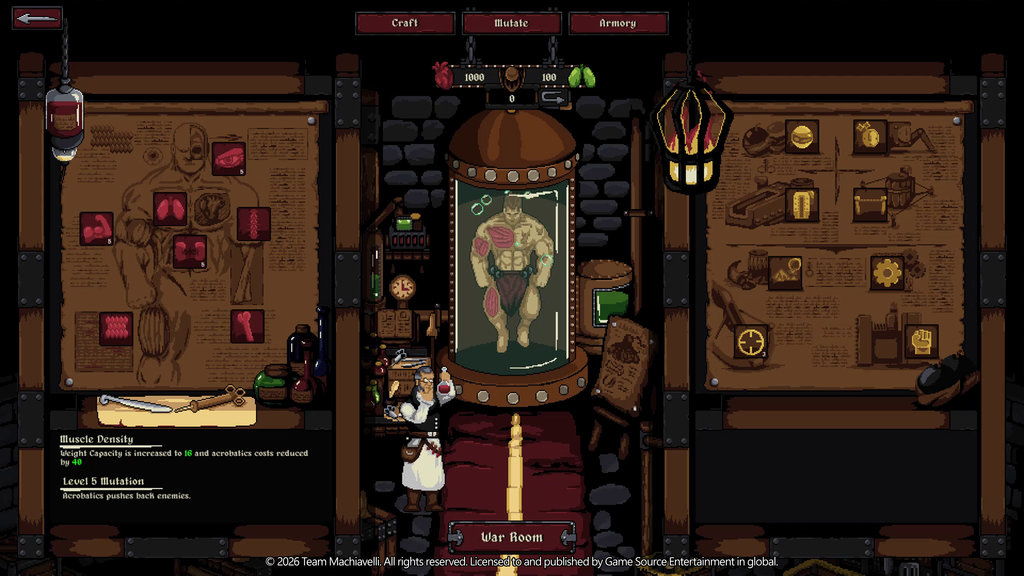Select the abdomen mutation below the lungs
This screenshot has height=576, width=1024.
pyautogui.click(x=190, y=251)
